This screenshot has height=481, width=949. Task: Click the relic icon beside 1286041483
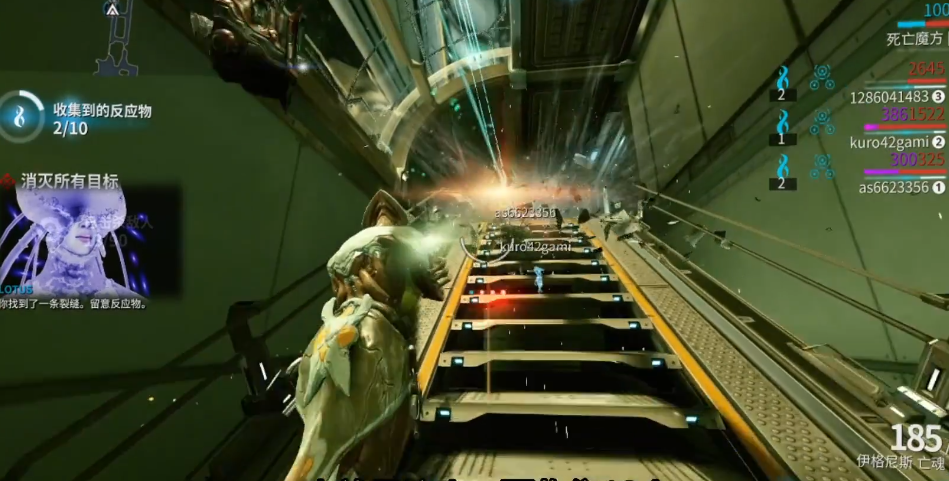tap(822, 77)
